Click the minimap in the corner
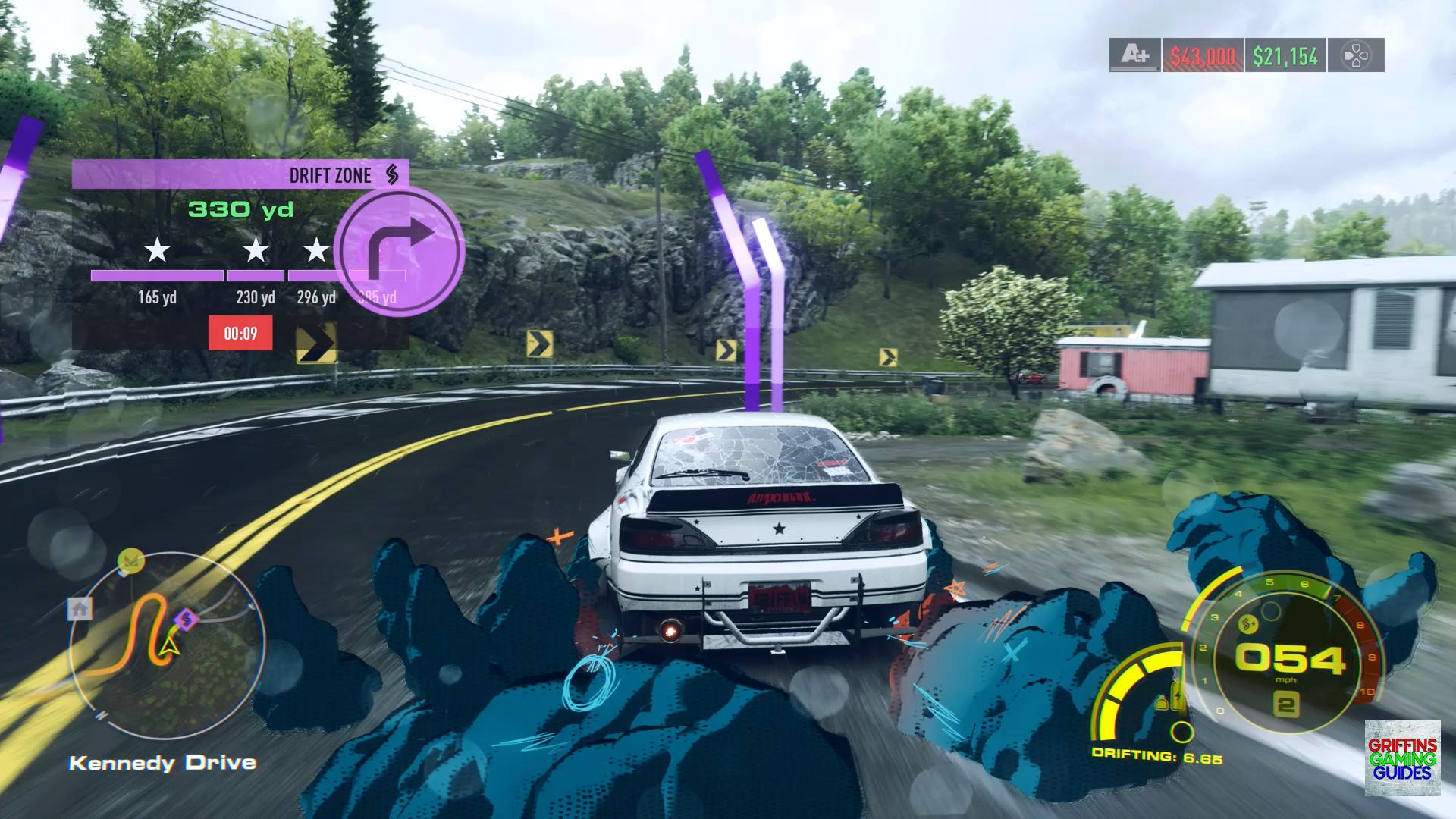This screenshot has height=819, width=1456. pos(167,645)
